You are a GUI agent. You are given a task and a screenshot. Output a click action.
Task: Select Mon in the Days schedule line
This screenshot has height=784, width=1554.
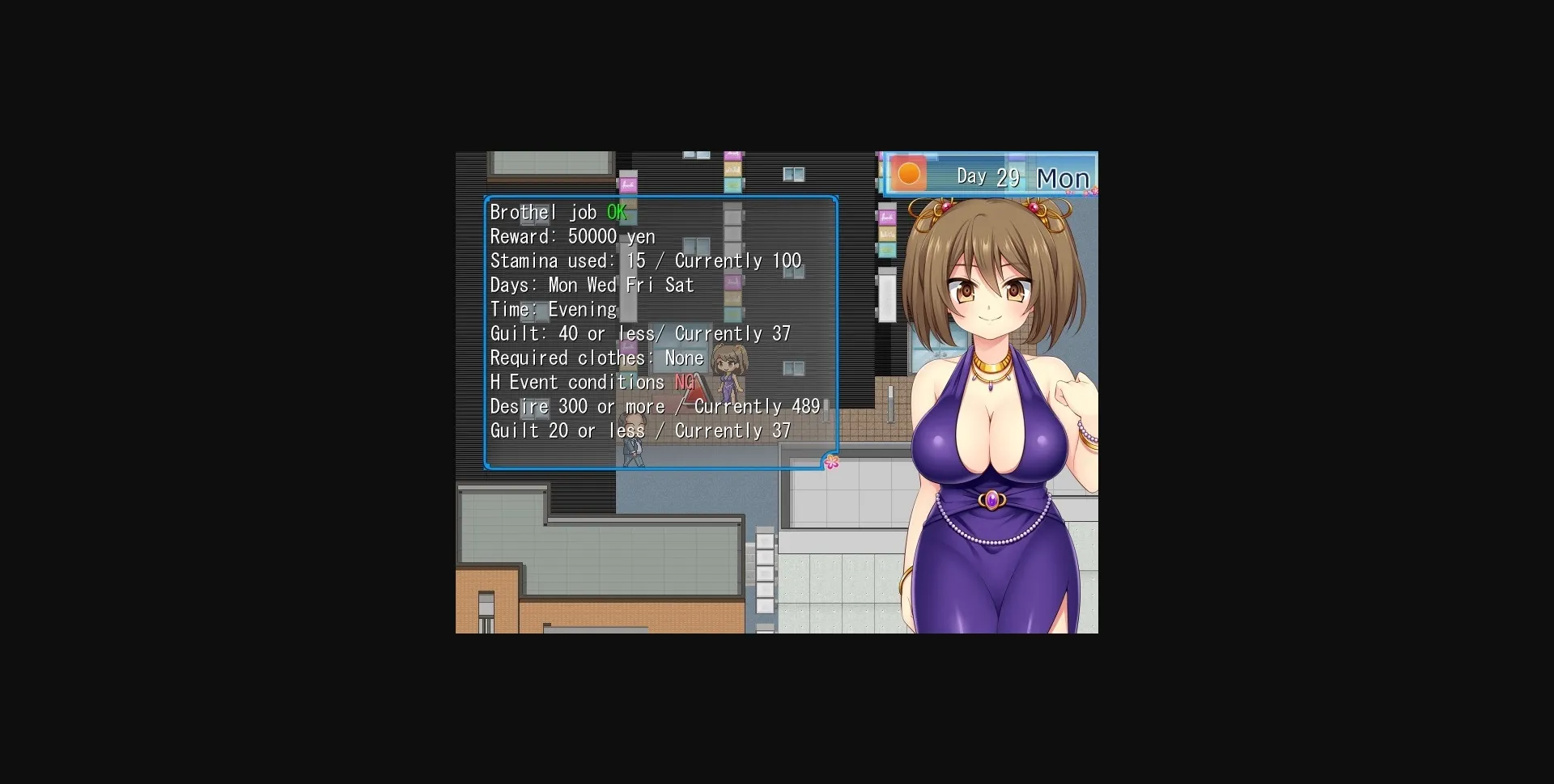(x=564, y=285)
